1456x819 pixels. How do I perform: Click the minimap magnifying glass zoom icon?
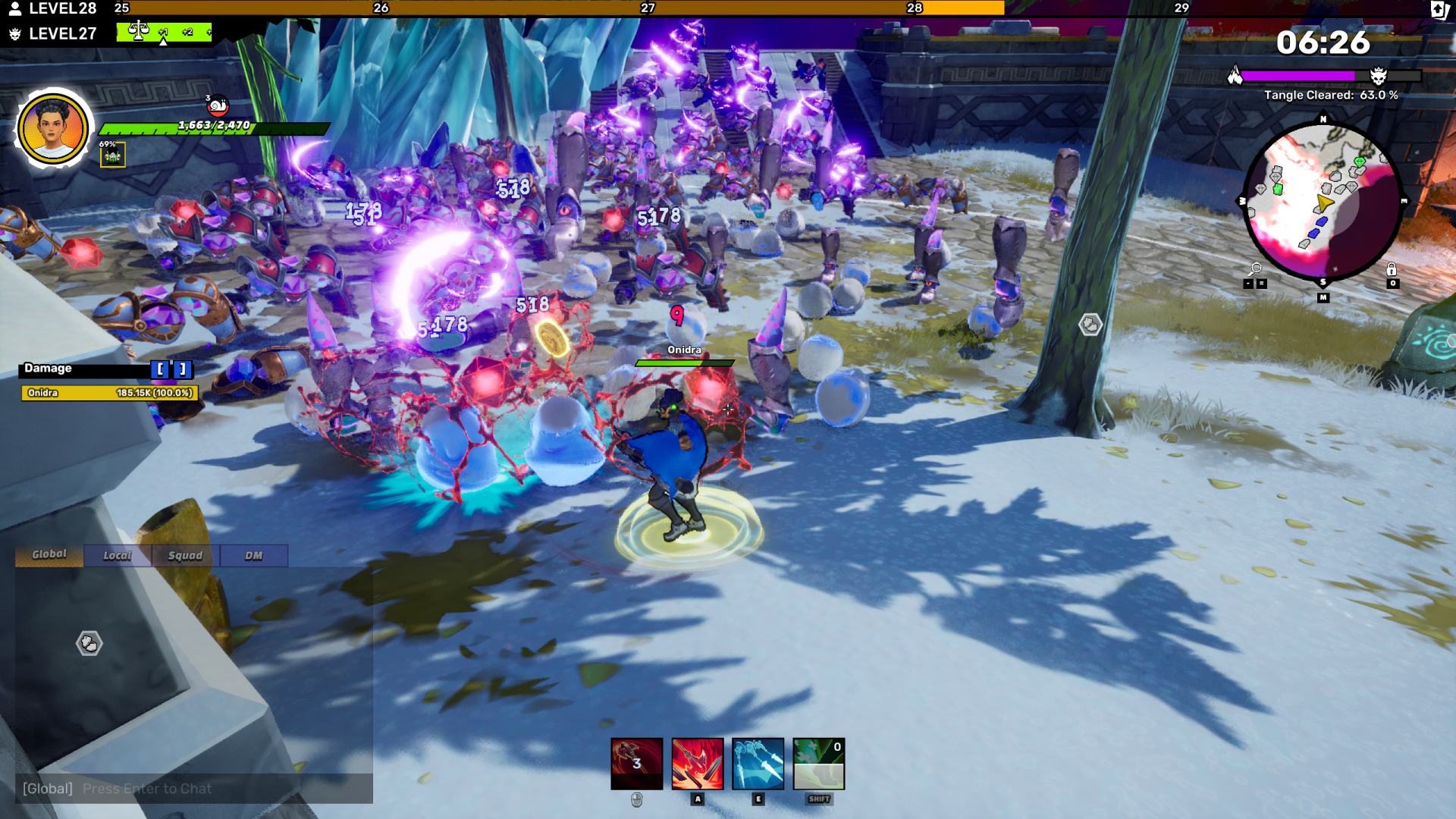click(1256, 269)
